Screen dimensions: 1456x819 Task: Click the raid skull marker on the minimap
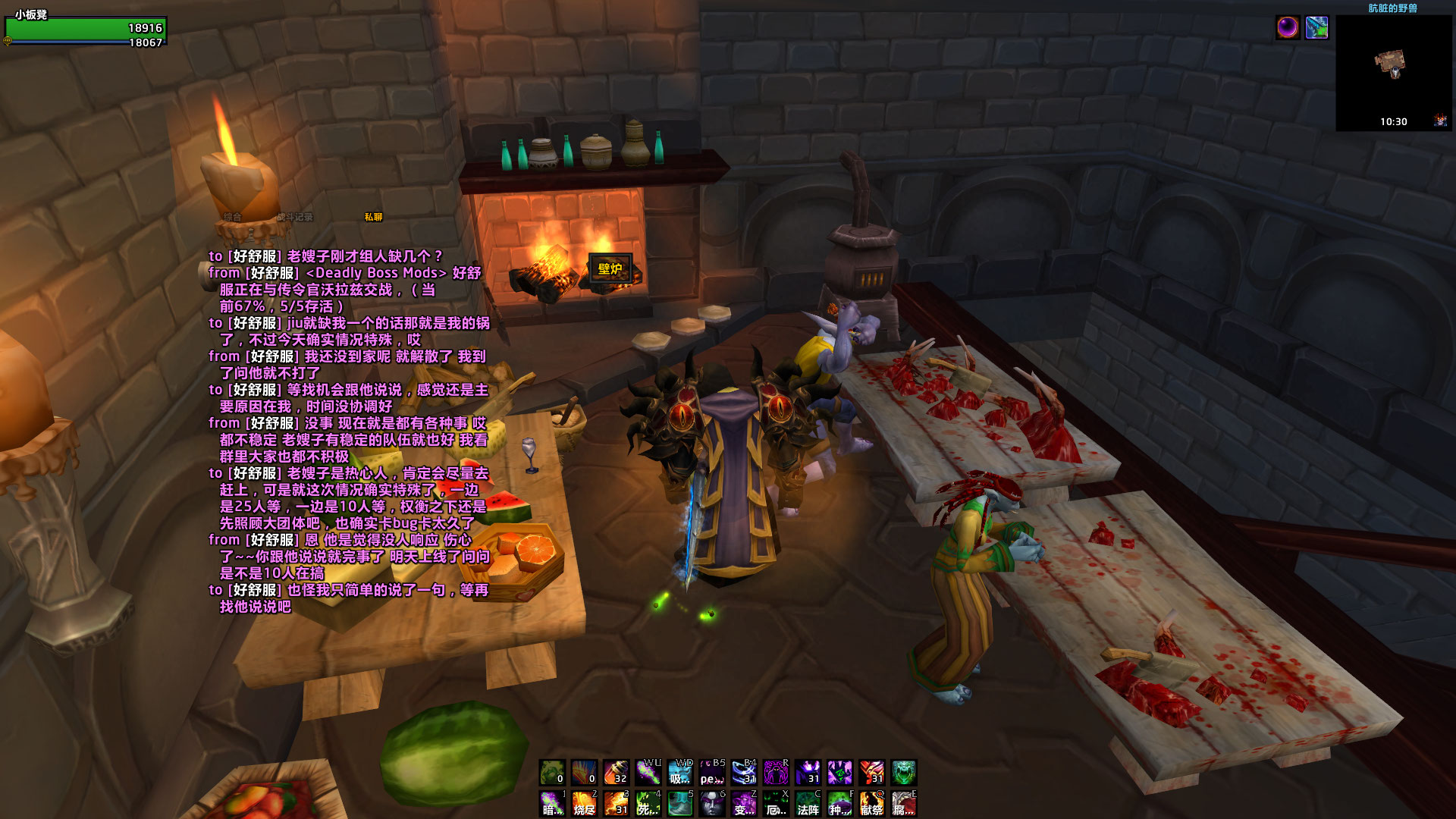pyautogui.click(x=1439, y=120)
